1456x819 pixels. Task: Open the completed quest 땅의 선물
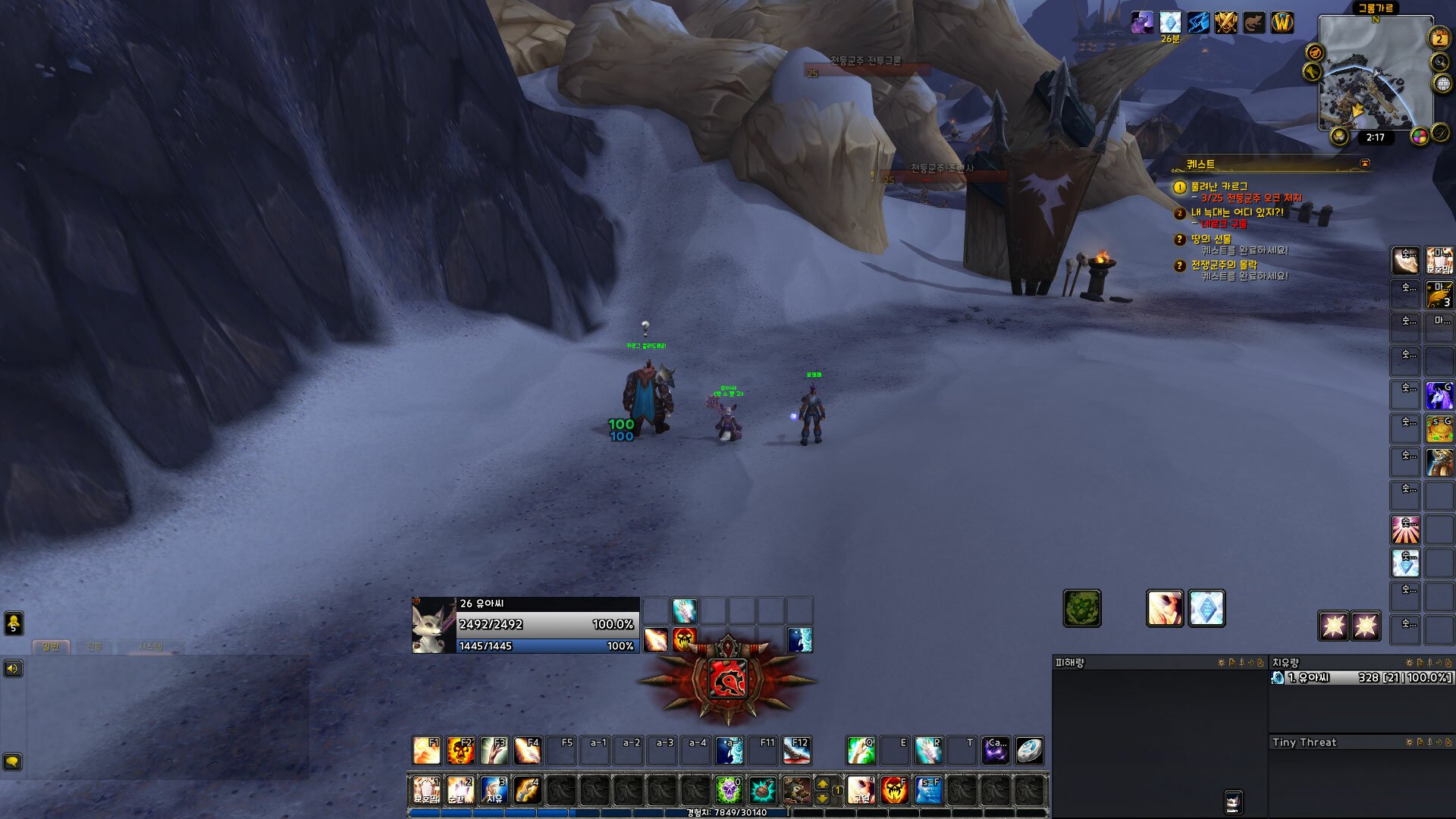click(x=1210, y=239)
